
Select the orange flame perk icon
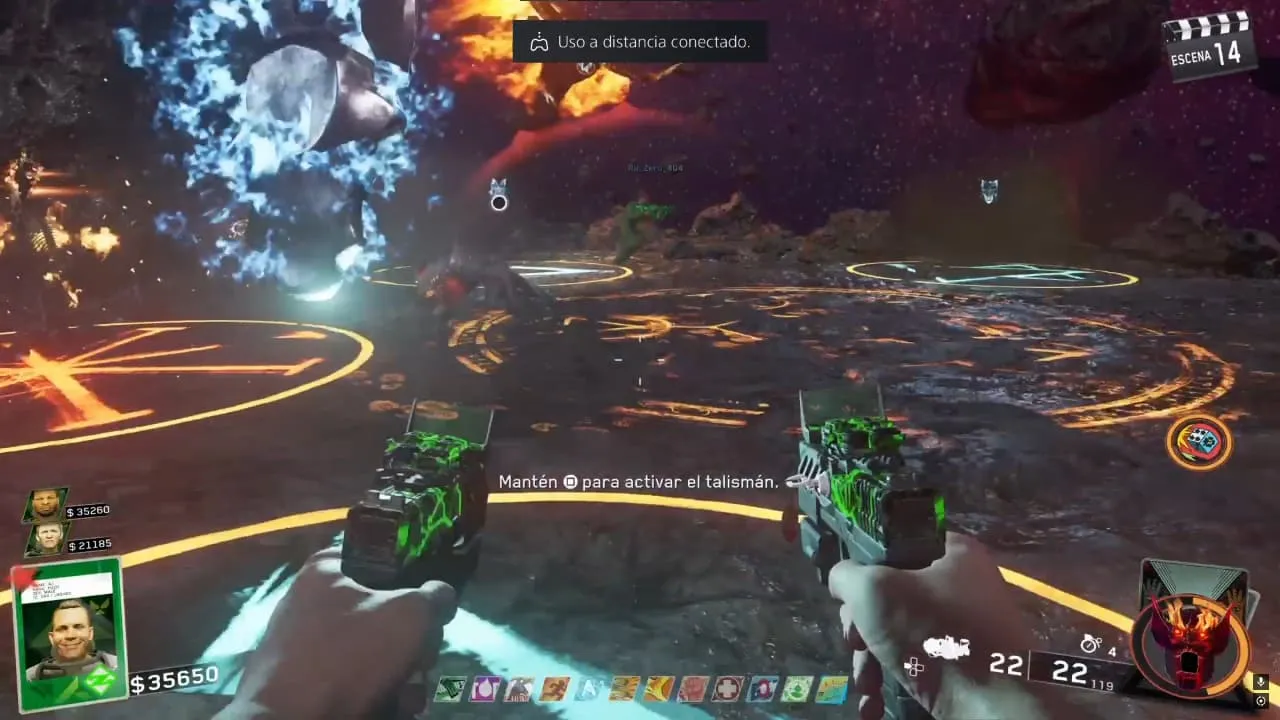click(x=658, y=689)
